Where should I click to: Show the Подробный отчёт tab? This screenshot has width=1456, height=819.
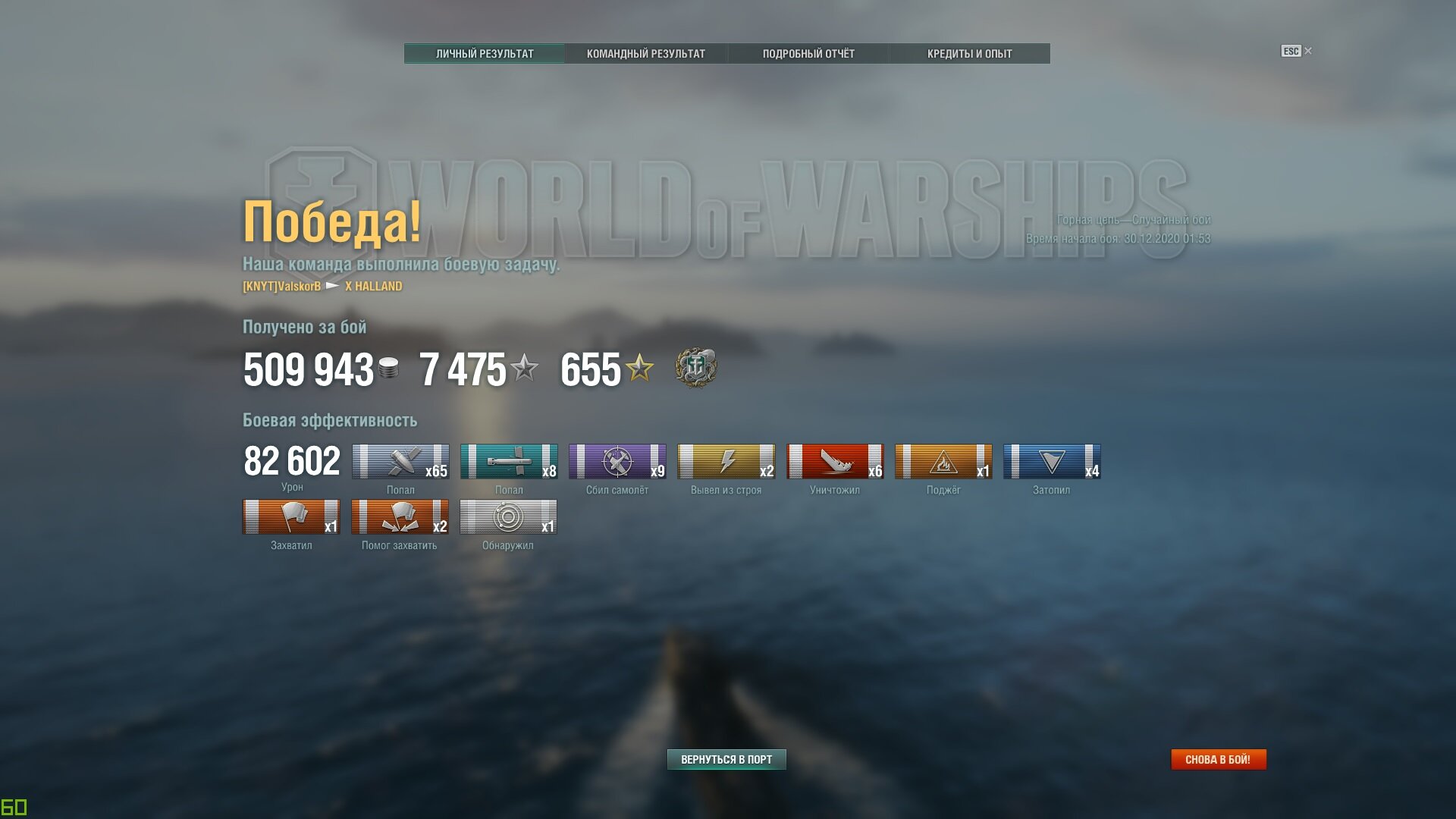[808, 54]
